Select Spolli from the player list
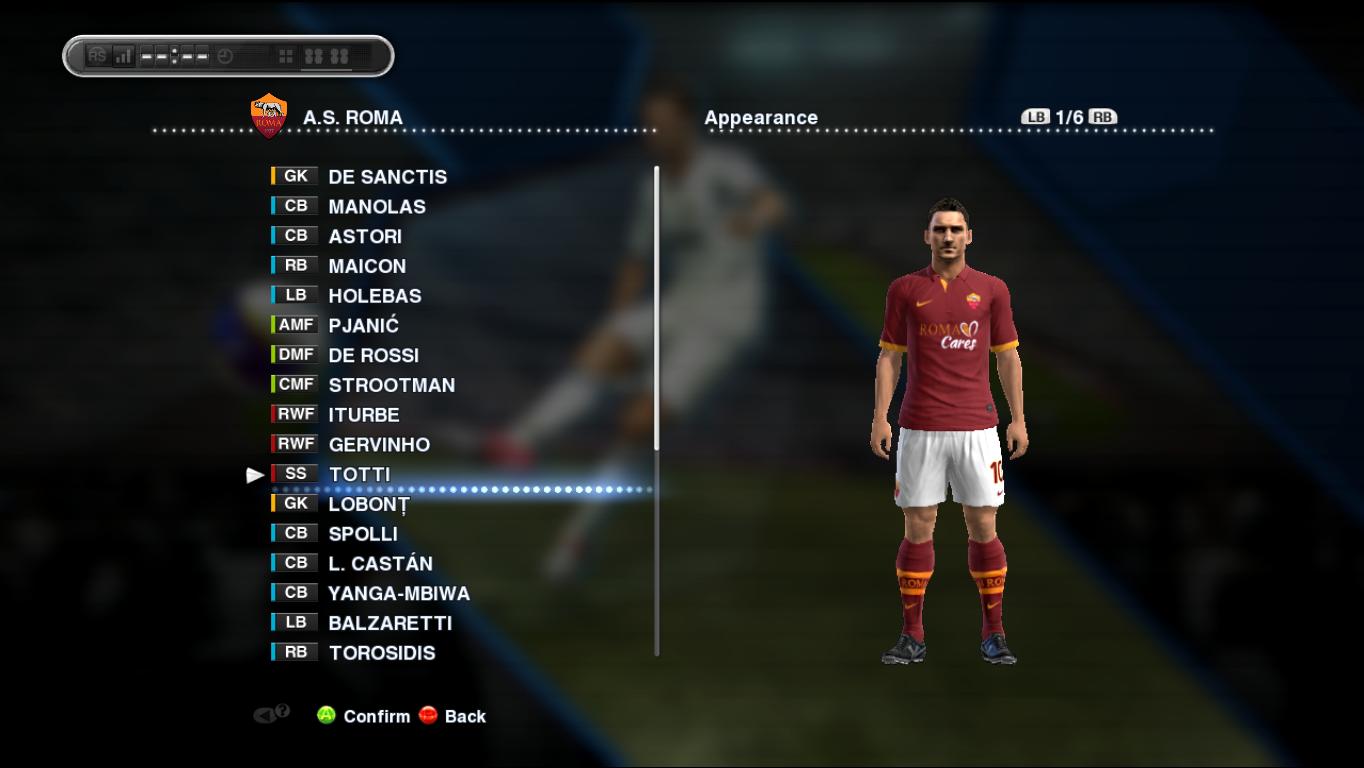 [x=363, y=534]
